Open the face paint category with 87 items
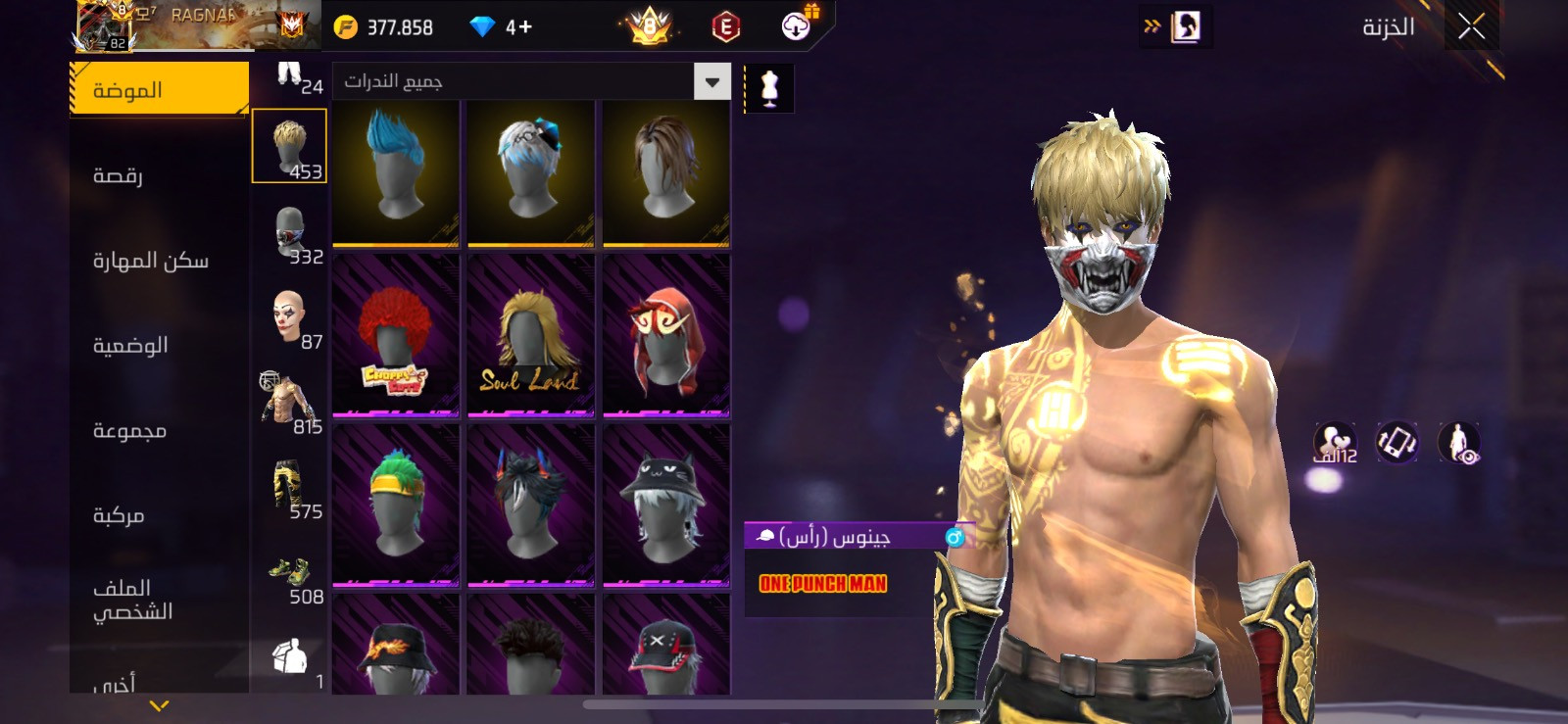Viewport: 1568px width, 724px height. tap(290, 319)
